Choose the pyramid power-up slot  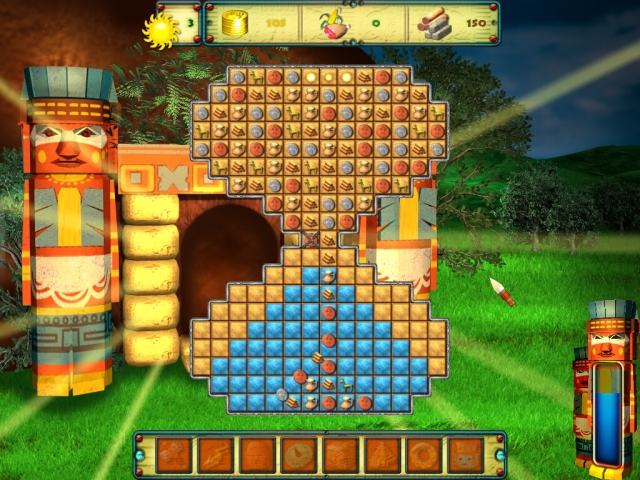[x=382, y=455]
